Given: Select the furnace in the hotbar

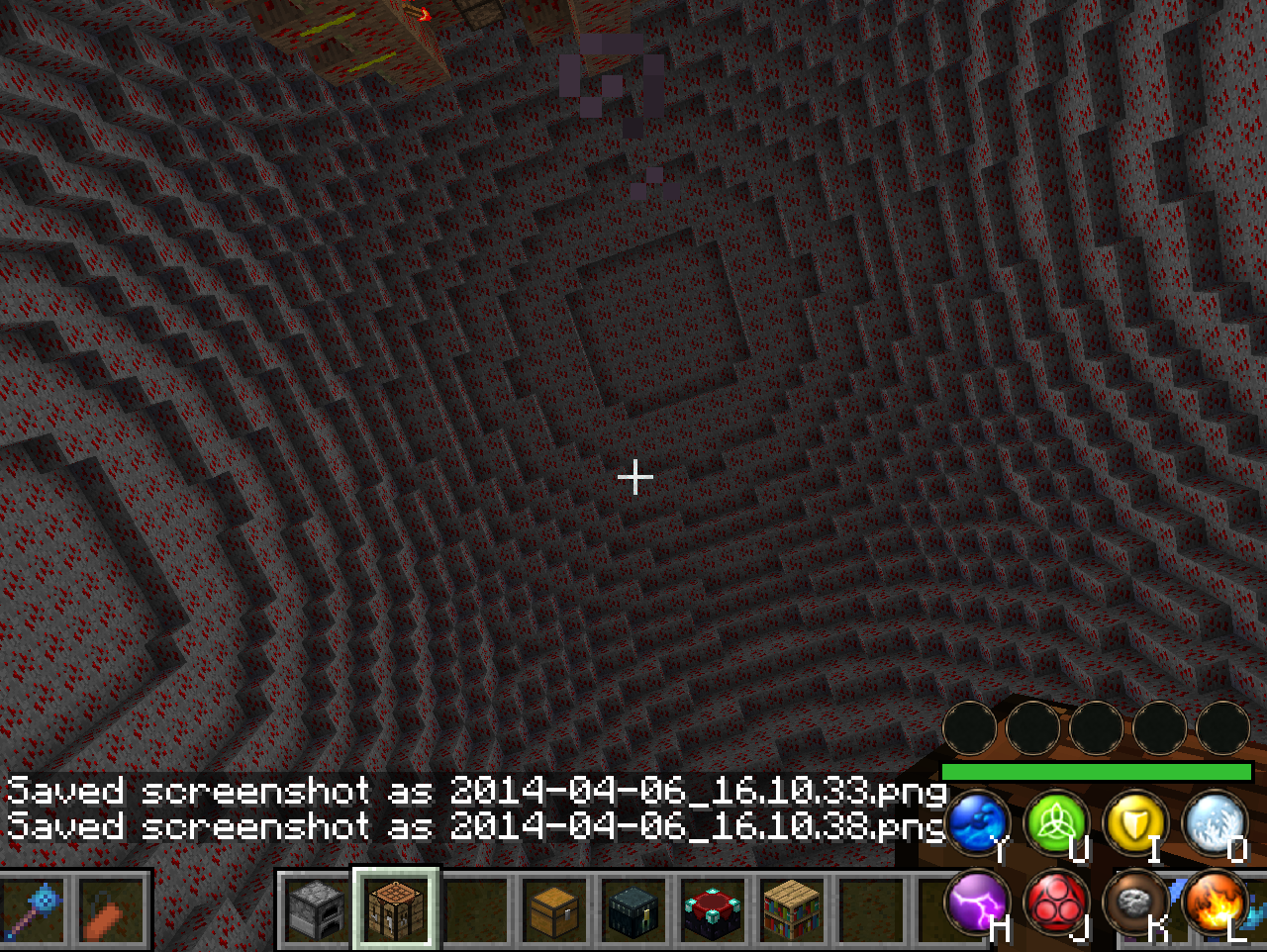Looking at the screenshot, I should [315, 911].
